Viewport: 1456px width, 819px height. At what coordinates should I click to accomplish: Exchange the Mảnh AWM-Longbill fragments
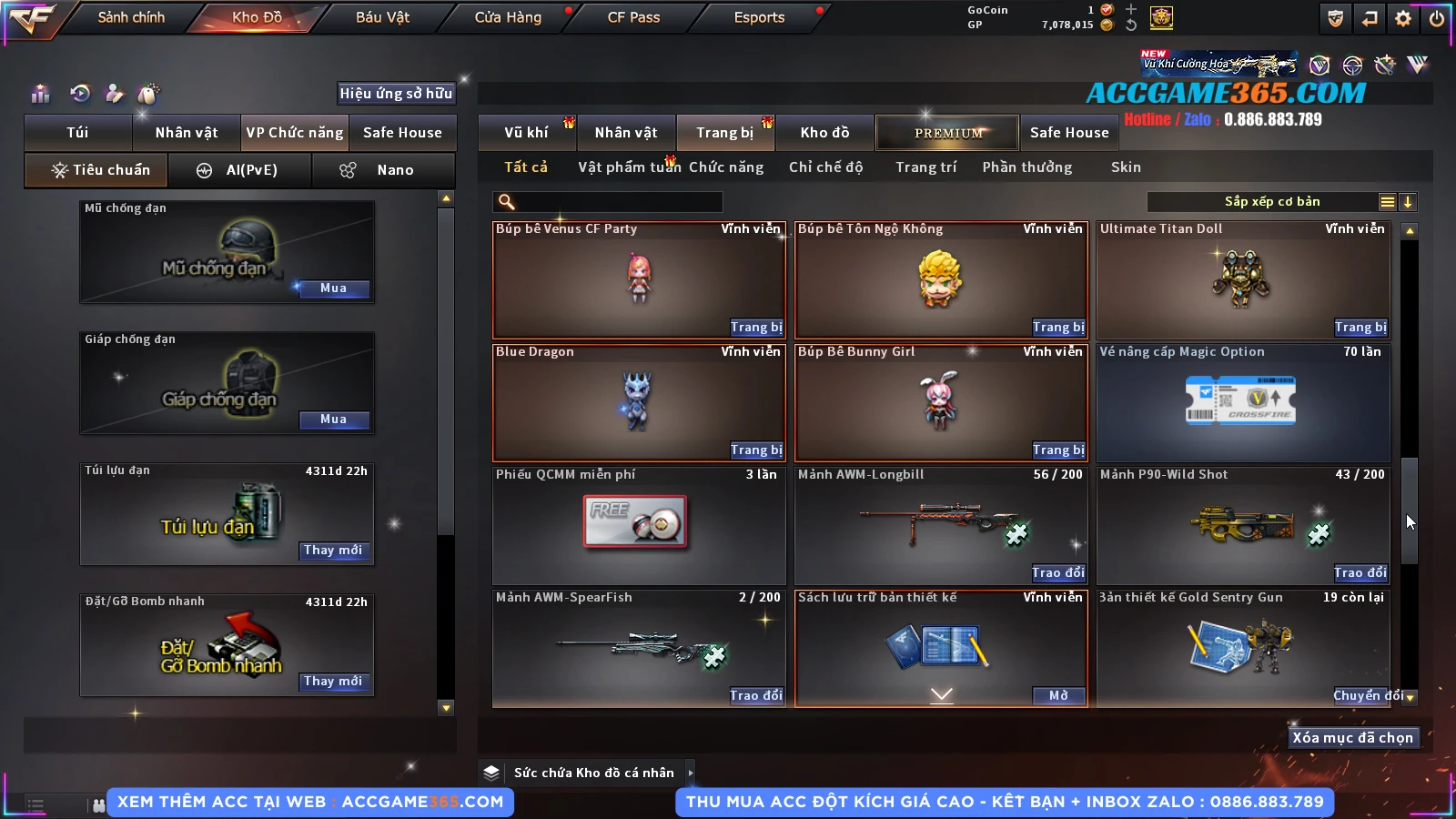[x=1058, y=573]
